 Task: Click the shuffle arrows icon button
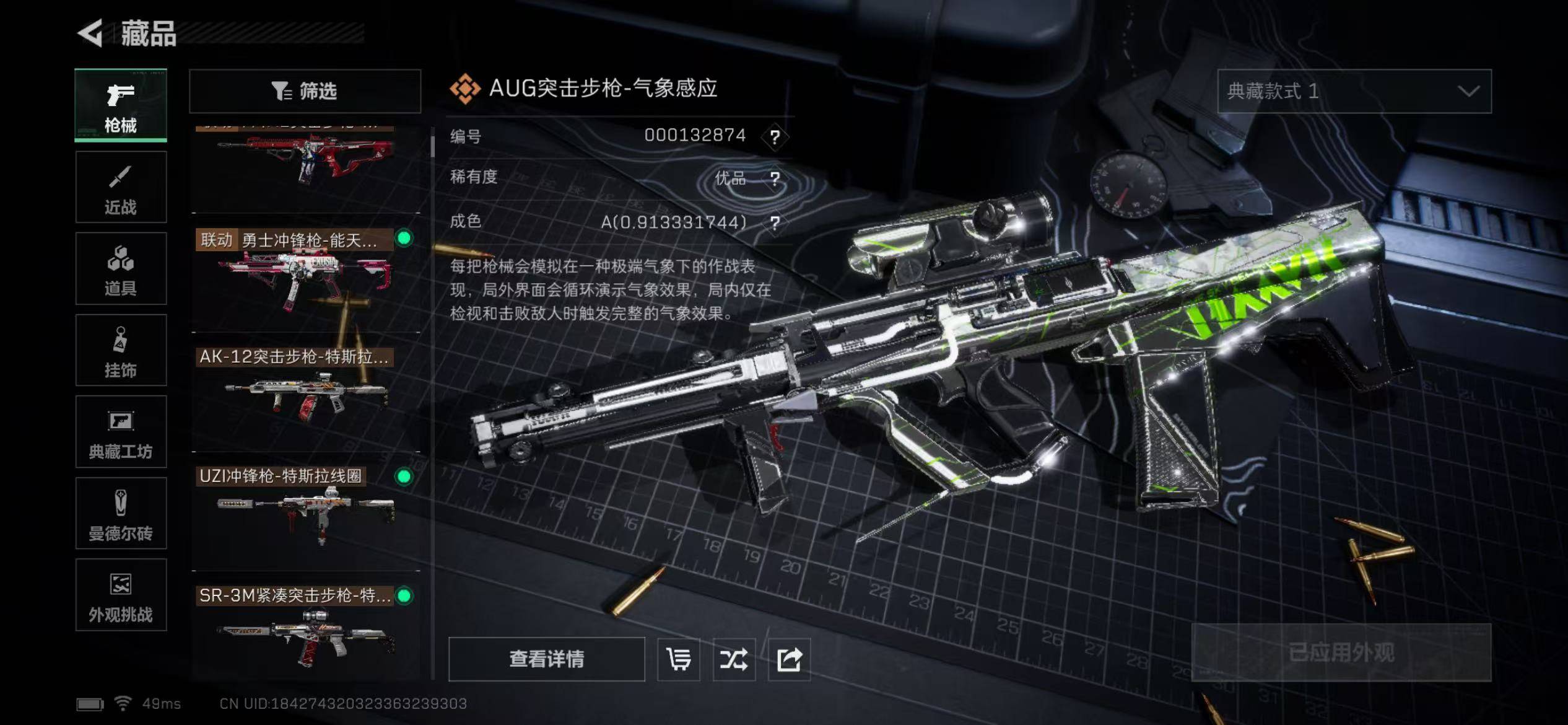click(x=734, y=659)
